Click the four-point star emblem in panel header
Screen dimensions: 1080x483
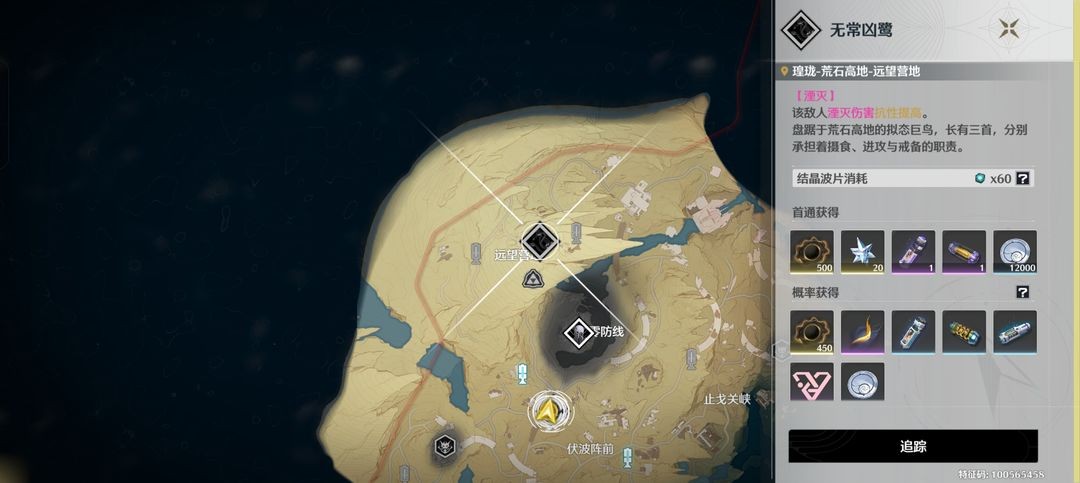tap(1014, 30)
